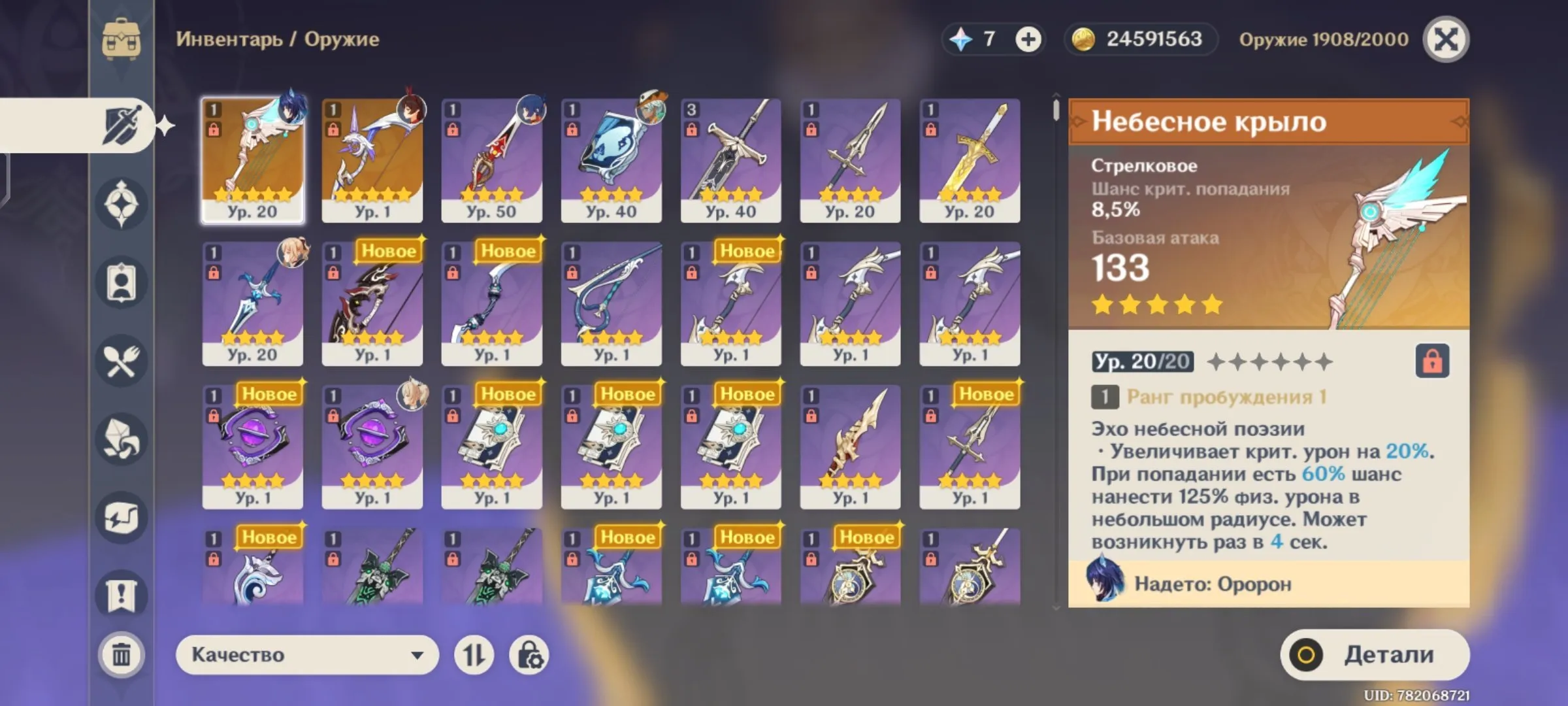Click the trash can icon at bottom left
This screenshot has width=1568, height=706.
point(121,654)
